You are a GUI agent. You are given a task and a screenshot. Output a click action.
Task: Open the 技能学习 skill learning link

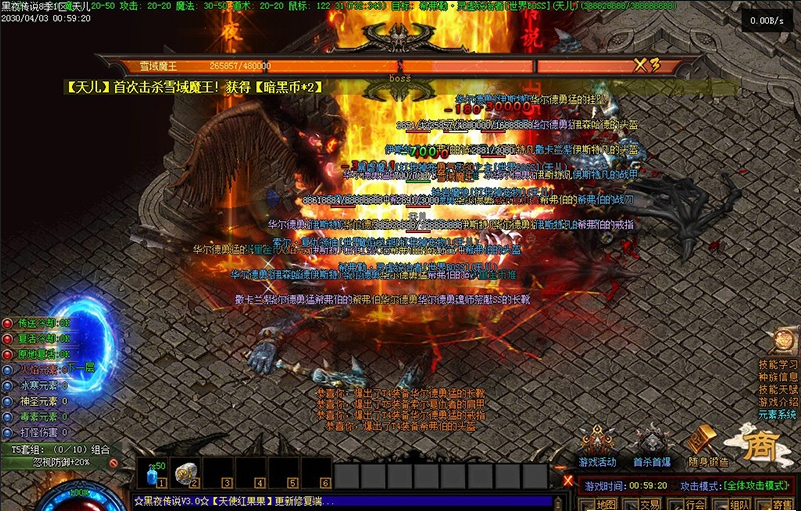point(778,365)
